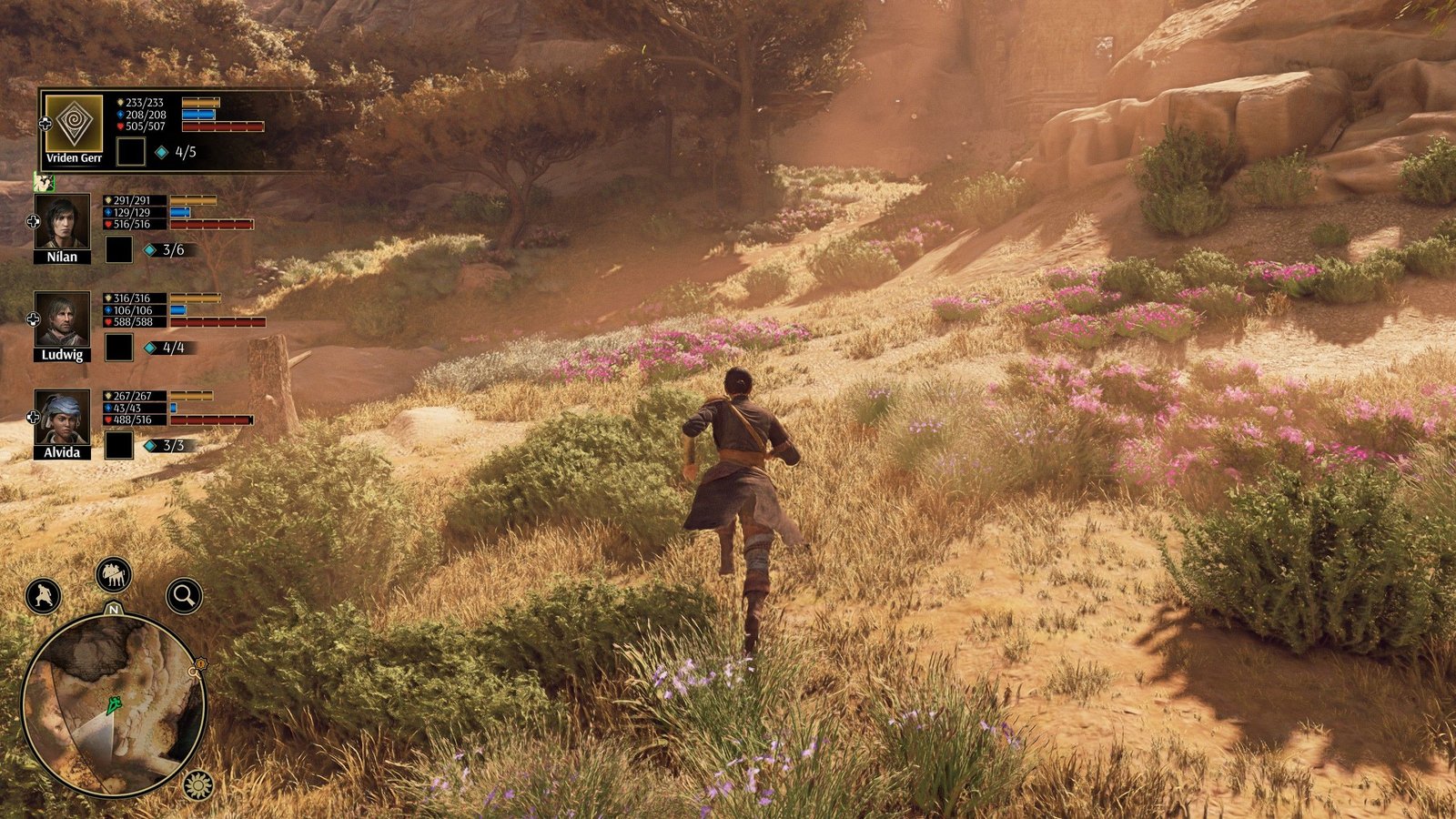The height and width of the screenshot is (819, 1456).
Task: Choose Ludwig's party portrait
Action: pos(62,319)
